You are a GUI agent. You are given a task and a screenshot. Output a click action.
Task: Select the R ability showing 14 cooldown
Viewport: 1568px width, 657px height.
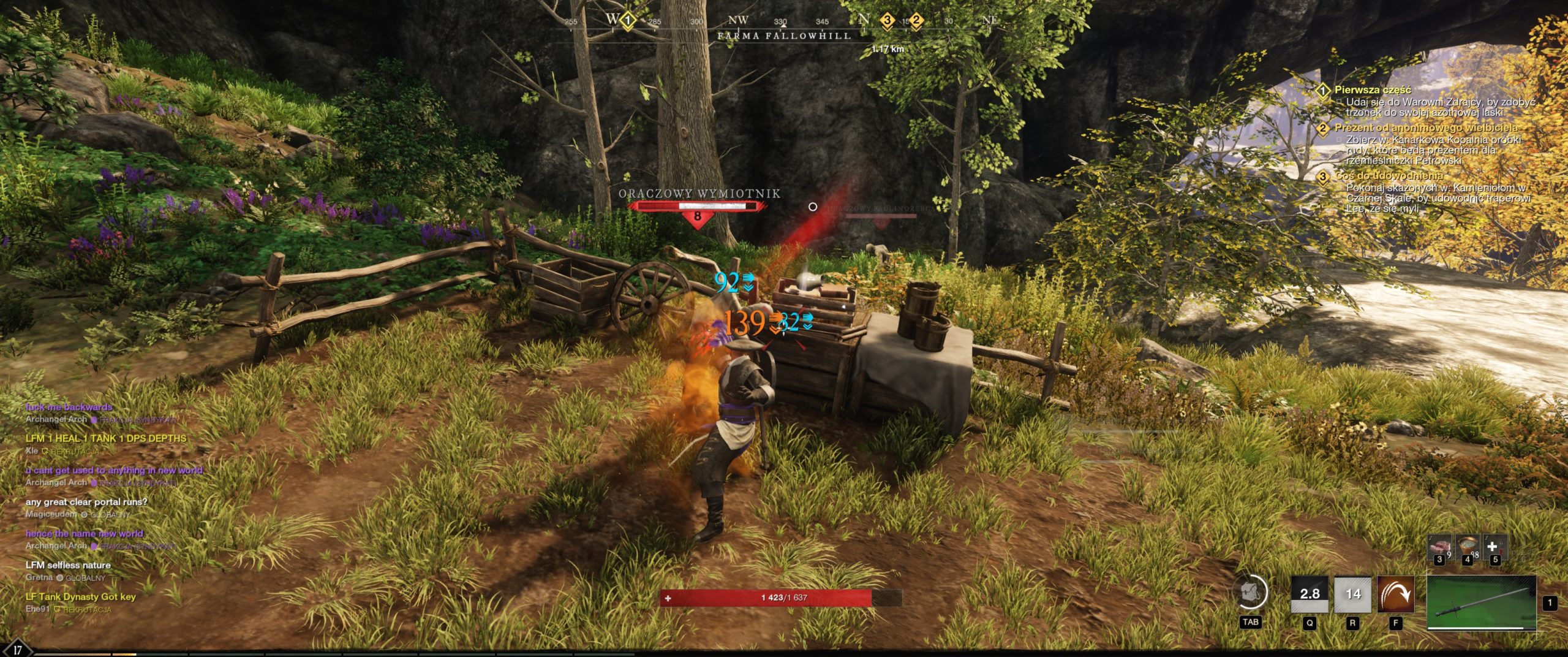pos(1352,594)
